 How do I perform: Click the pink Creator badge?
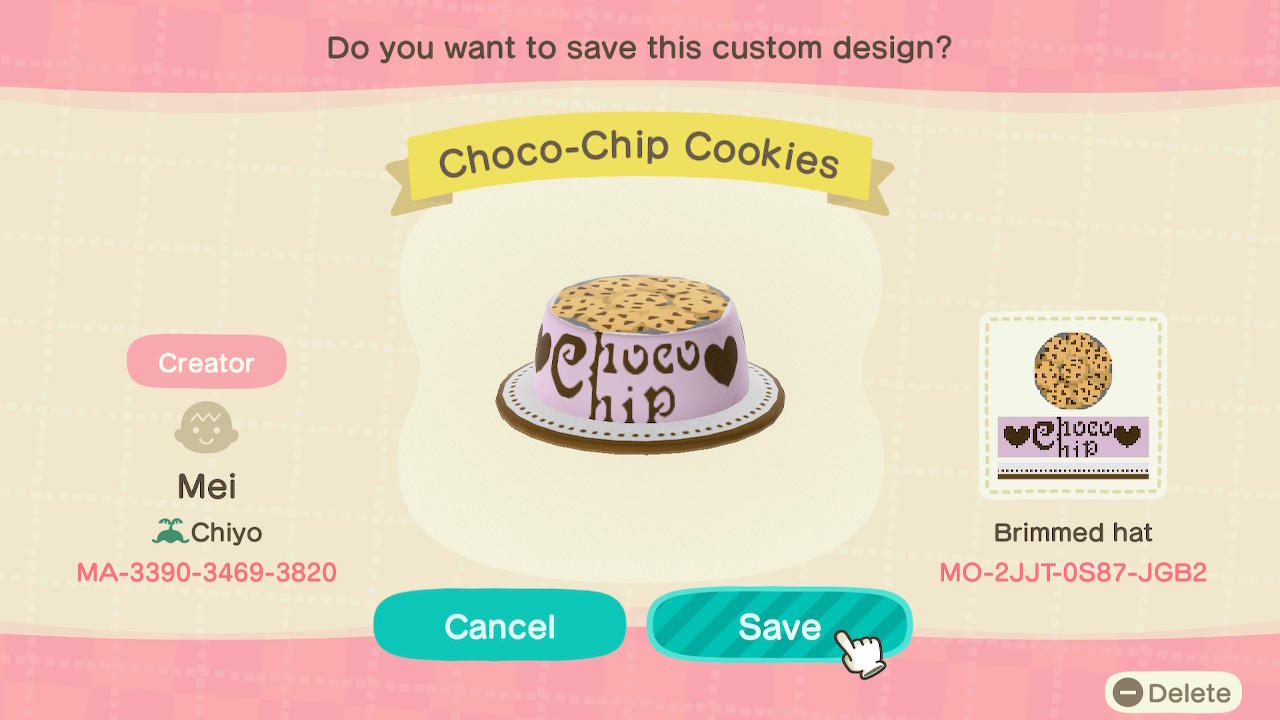coord(206,362)
